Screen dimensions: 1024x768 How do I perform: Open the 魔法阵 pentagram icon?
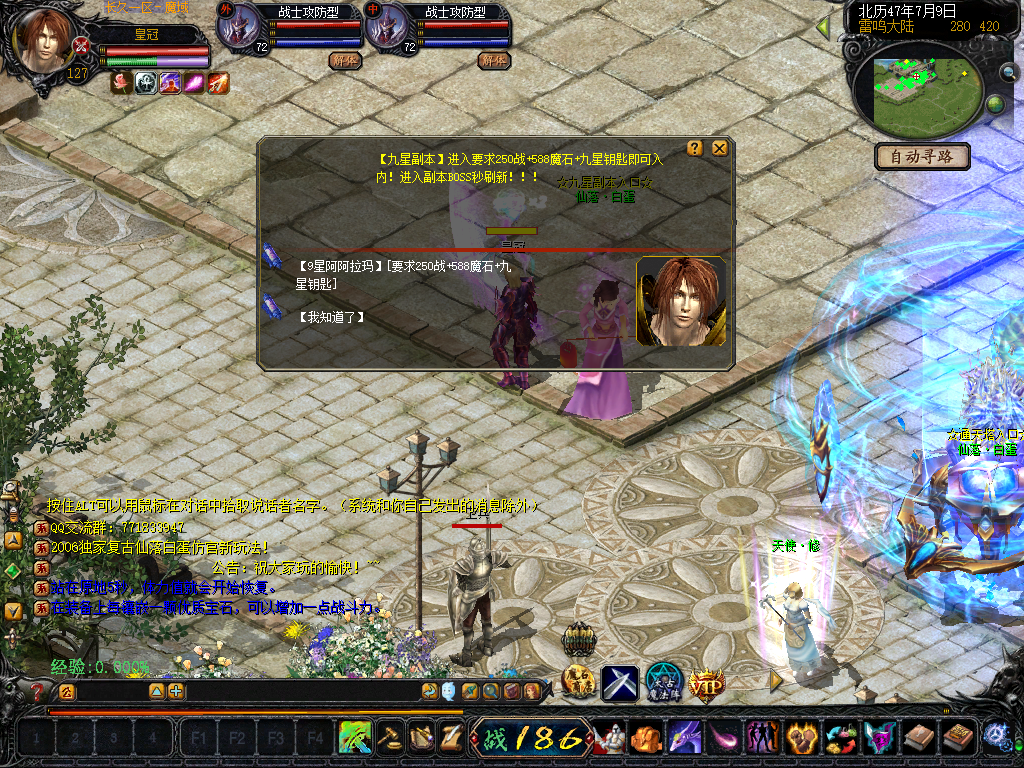(x=662, y=682)
